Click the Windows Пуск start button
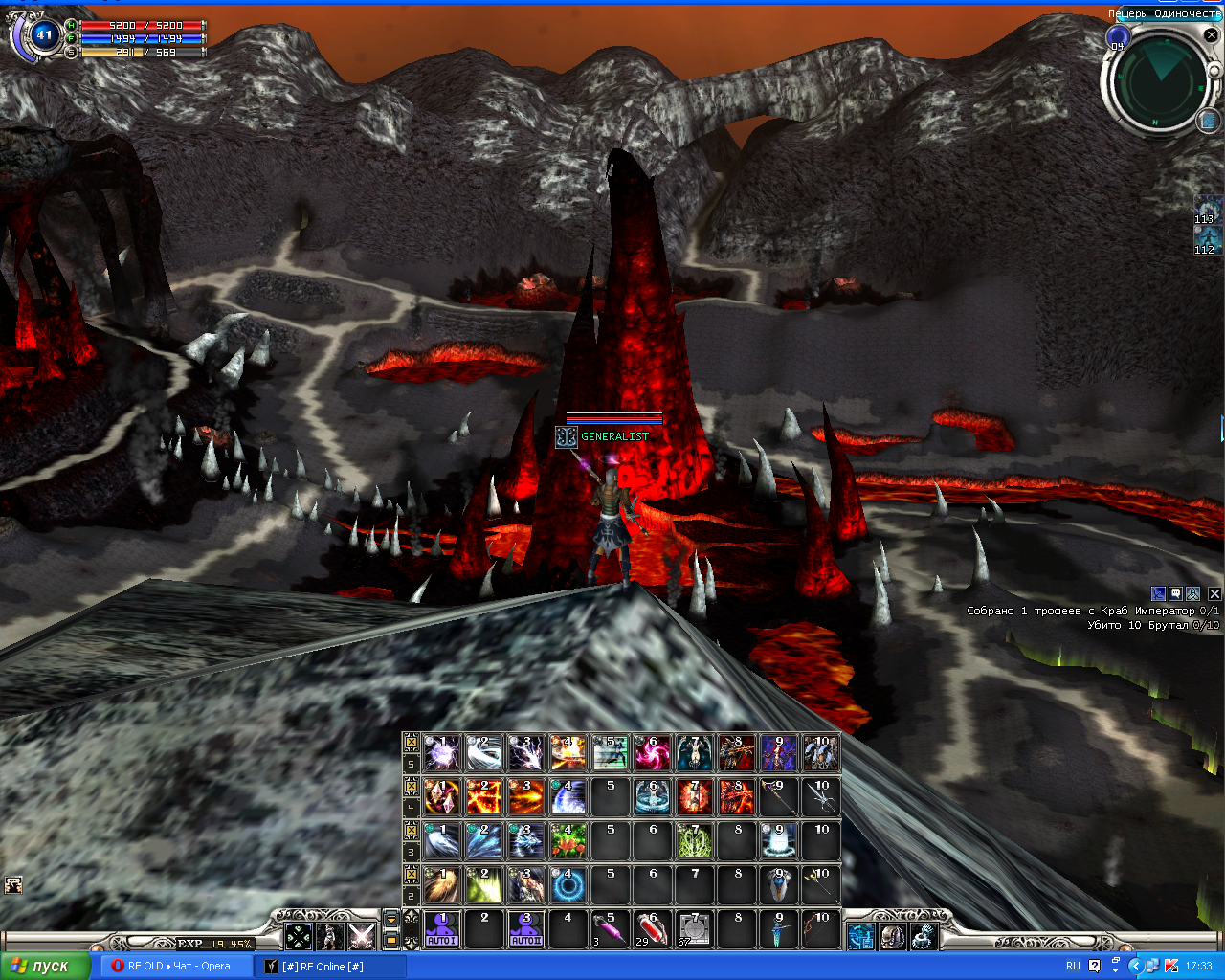Viewport: 1225px width, 980px height. (45, 966)
